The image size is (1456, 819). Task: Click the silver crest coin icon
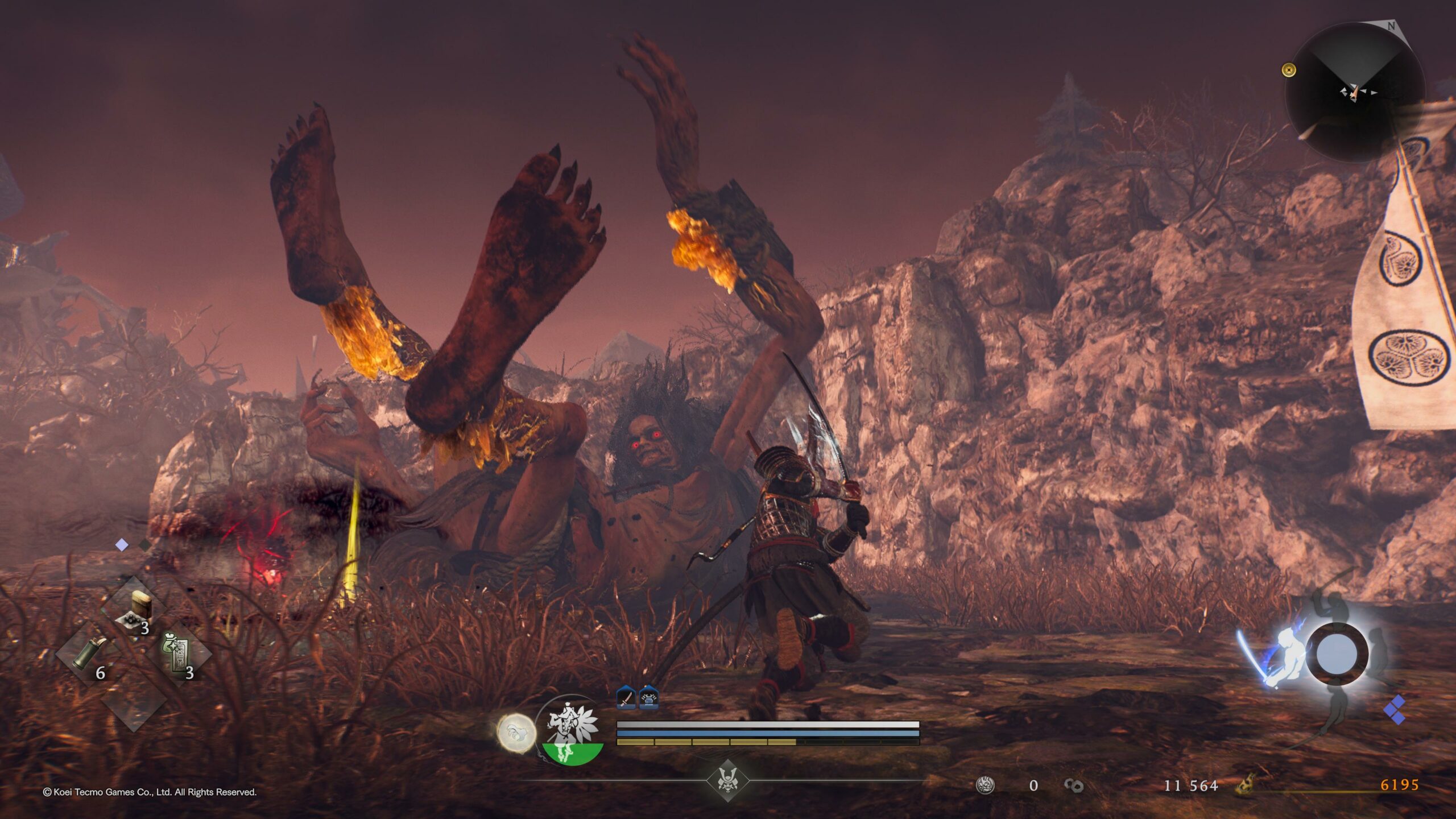[x=985, y=785]
